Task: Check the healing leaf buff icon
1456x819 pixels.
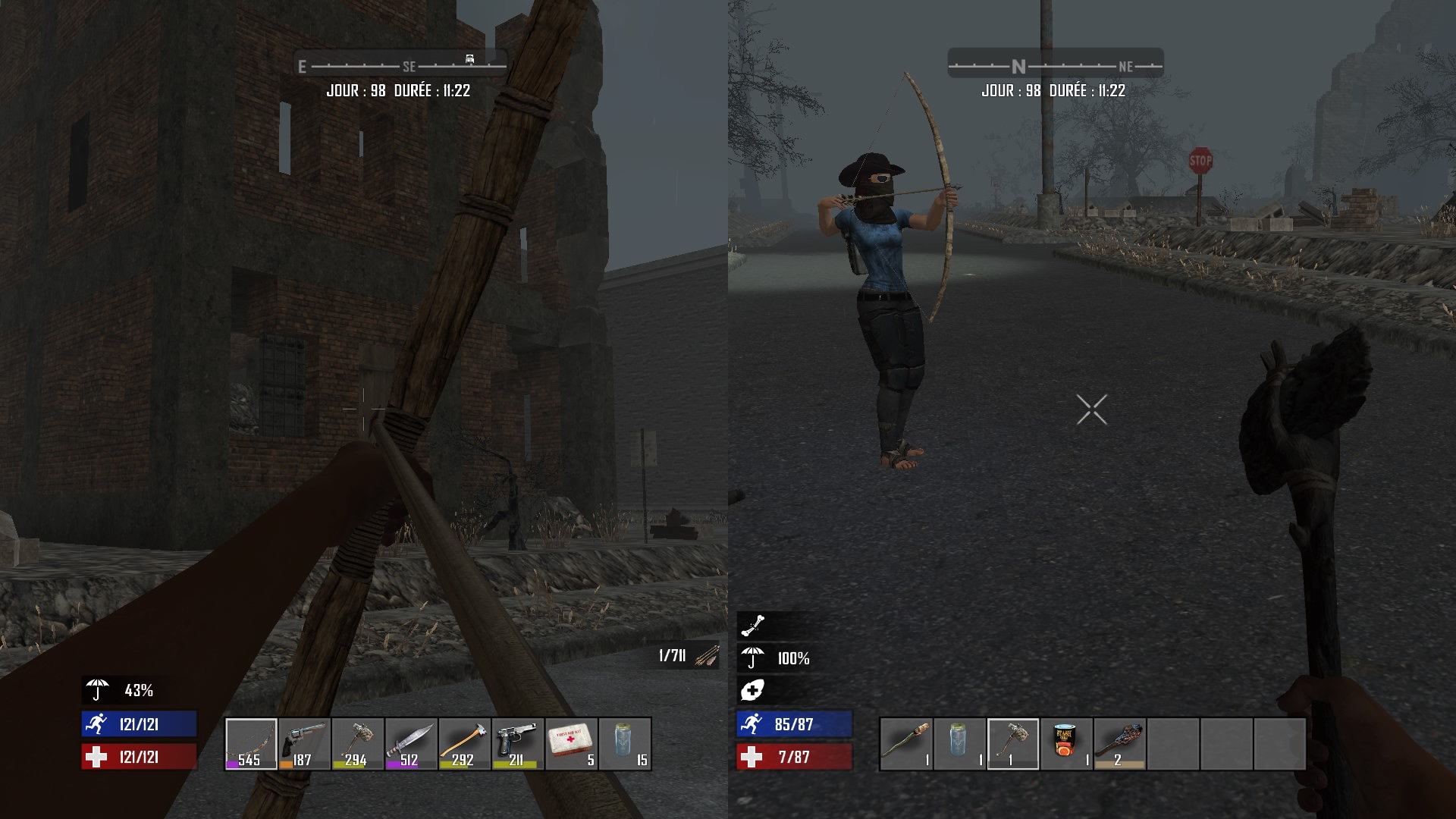Action: pos(752,690)
